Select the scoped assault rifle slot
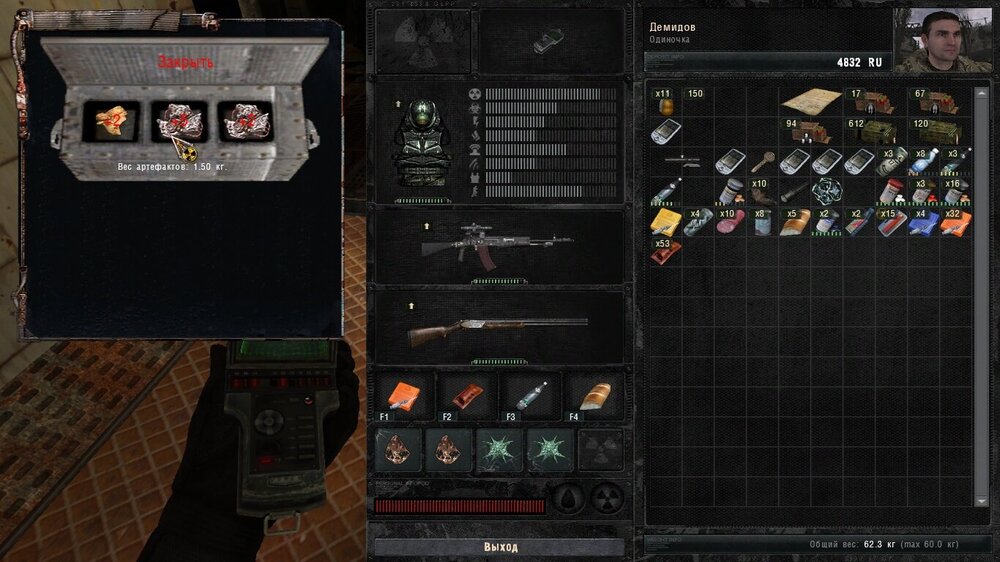 point(496,245)
